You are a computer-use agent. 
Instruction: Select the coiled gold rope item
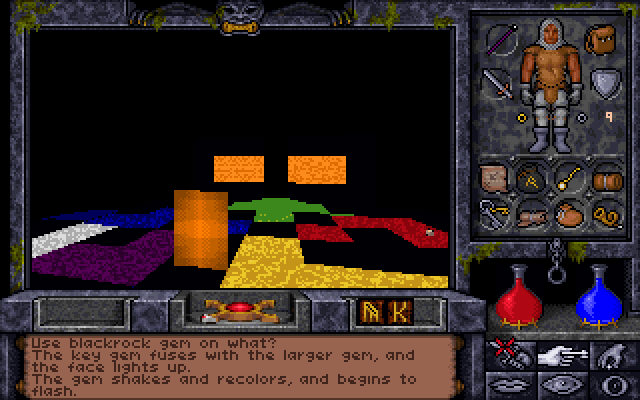603,213
